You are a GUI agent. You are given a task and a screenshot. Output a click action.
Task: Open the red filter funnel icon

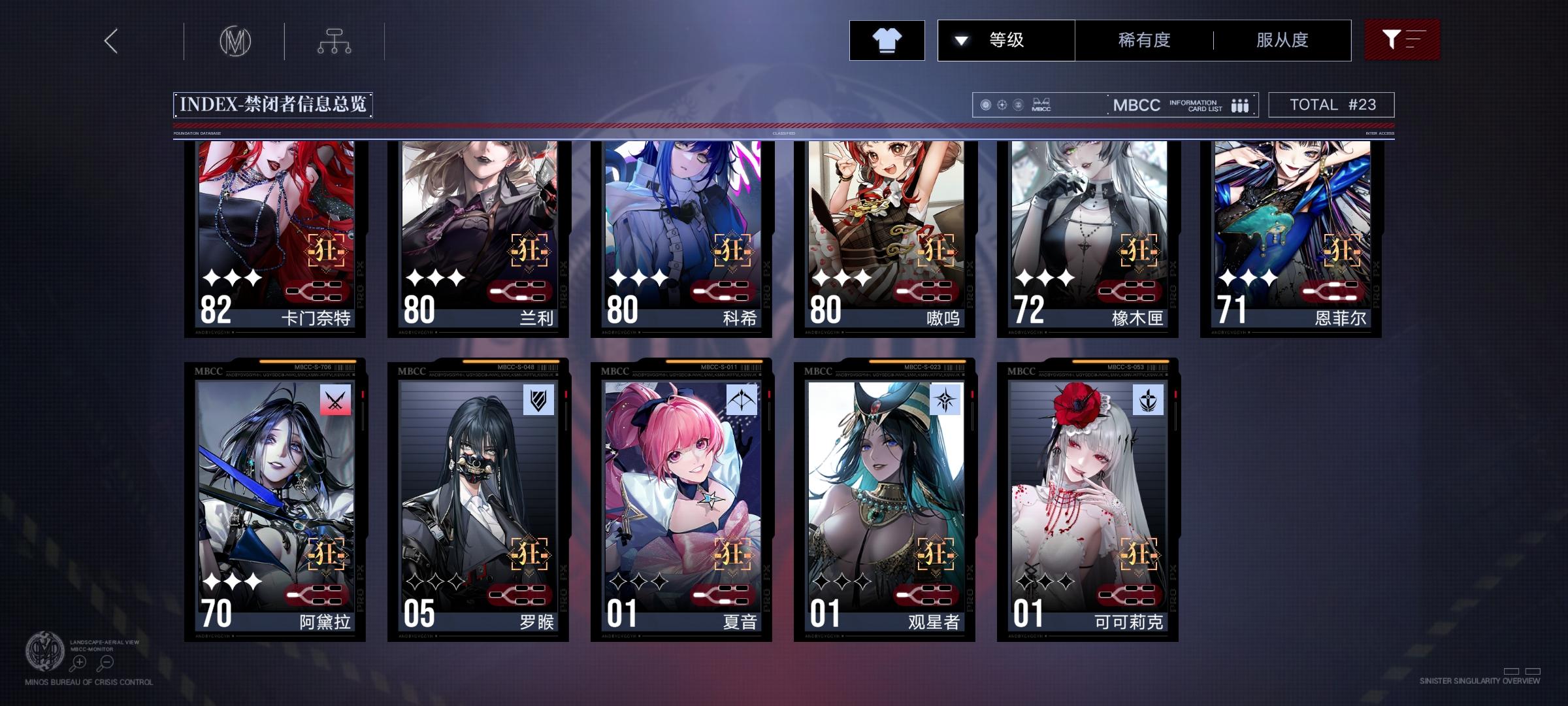[x=1402, y=39]
